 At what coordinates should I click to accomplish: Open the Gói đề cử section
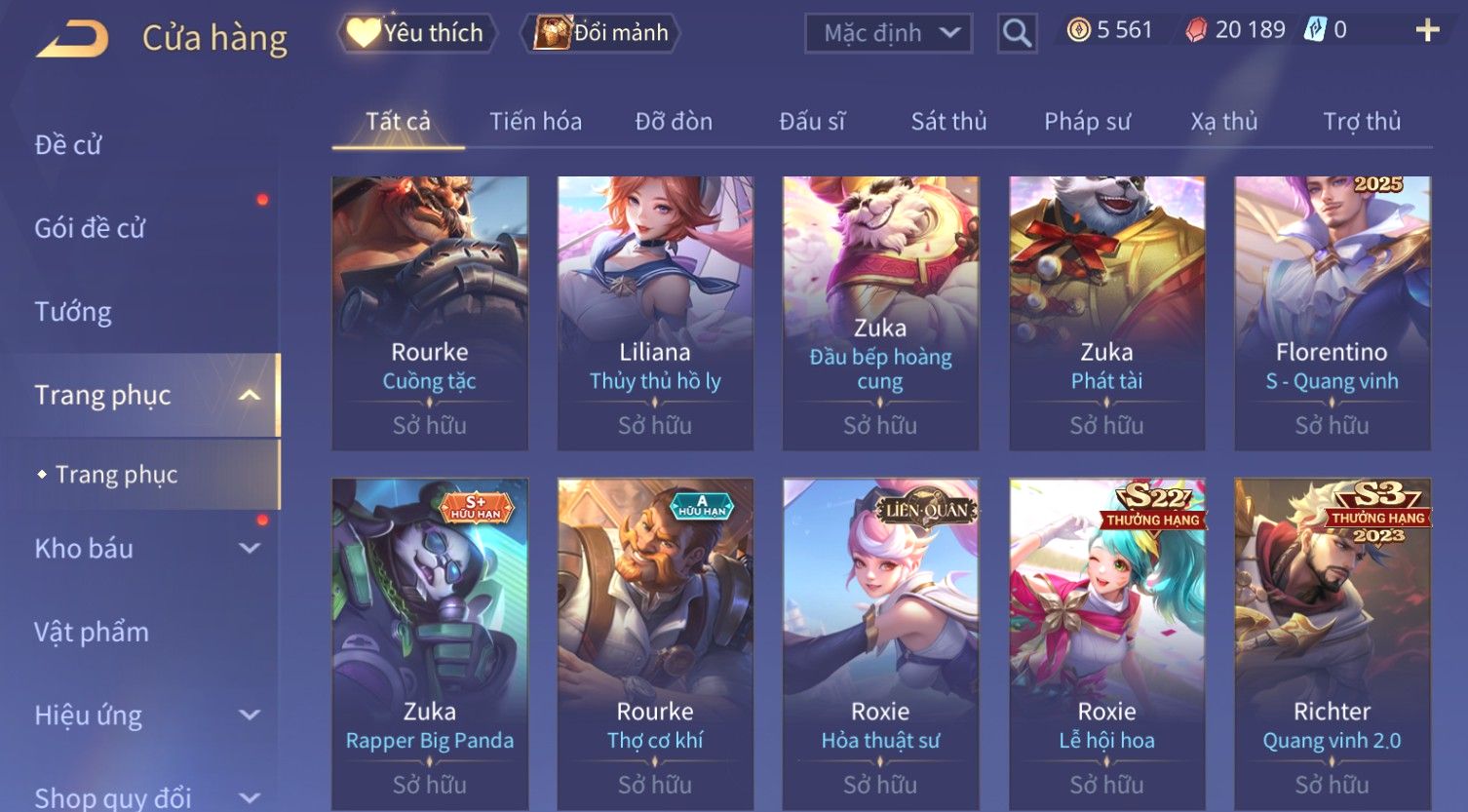[90, 228]
